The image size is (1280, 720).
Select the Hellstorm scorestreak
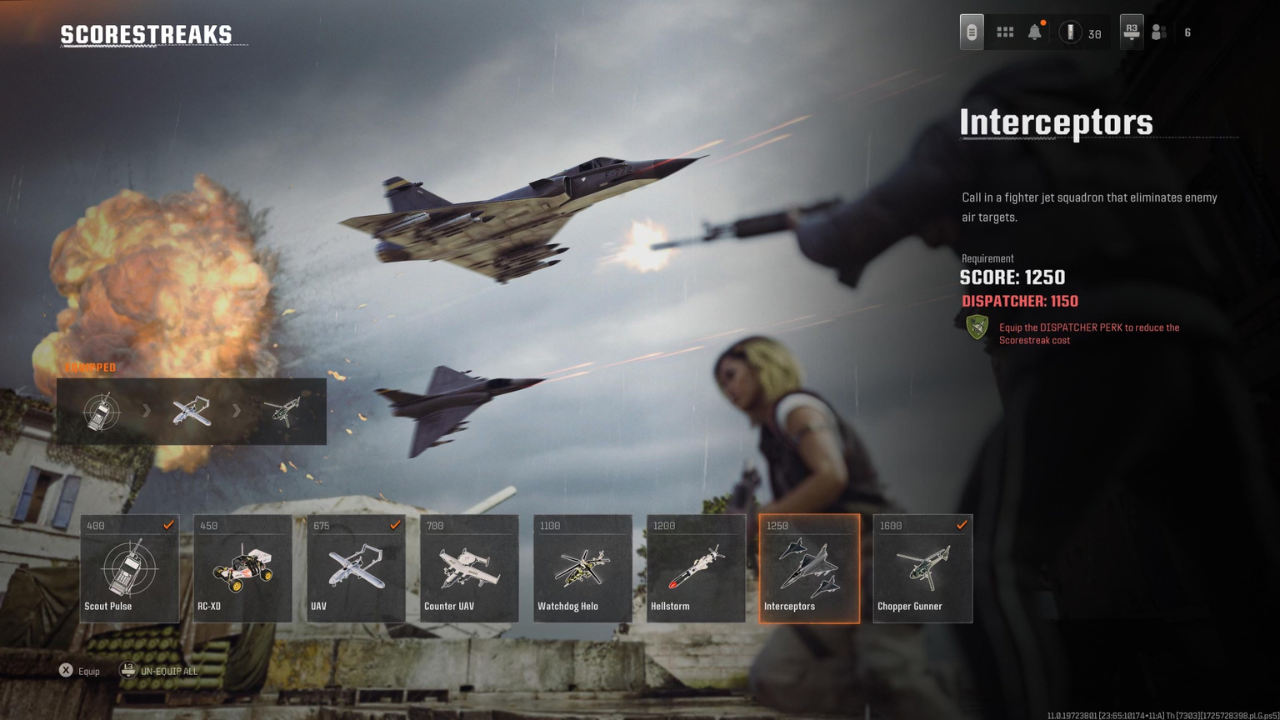(695, 568)
